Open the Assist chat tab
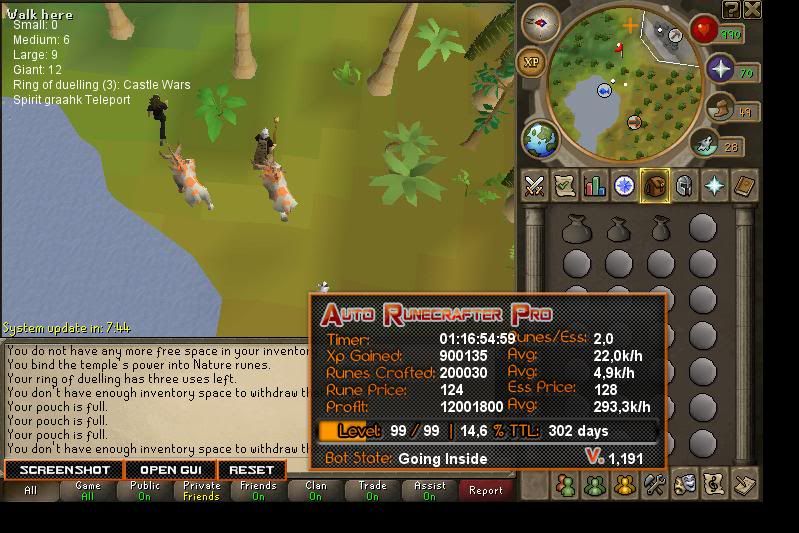 [x=429, y=491]
